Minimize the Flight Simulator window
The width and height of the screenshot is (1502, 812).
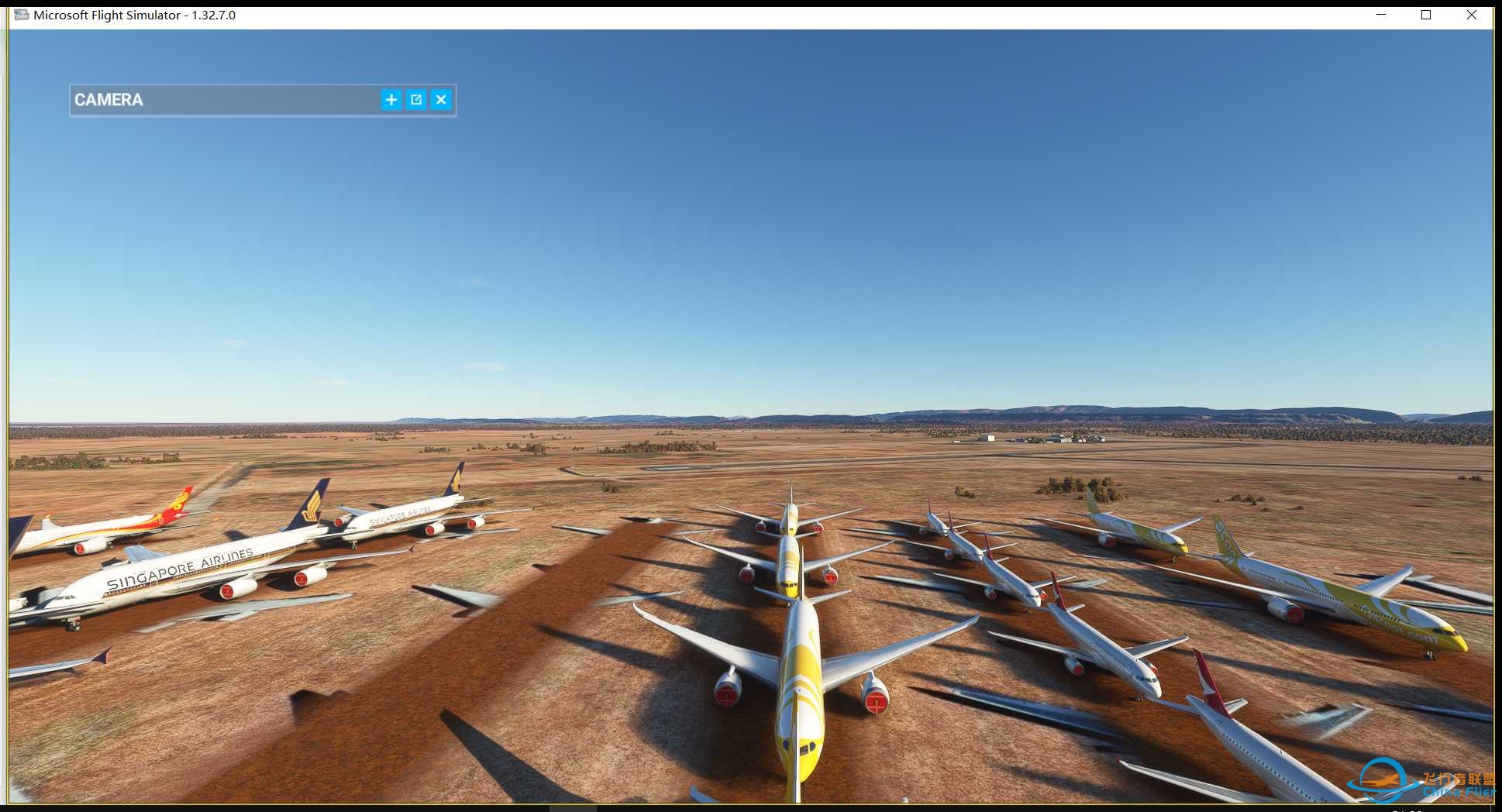pos(1381,15)
